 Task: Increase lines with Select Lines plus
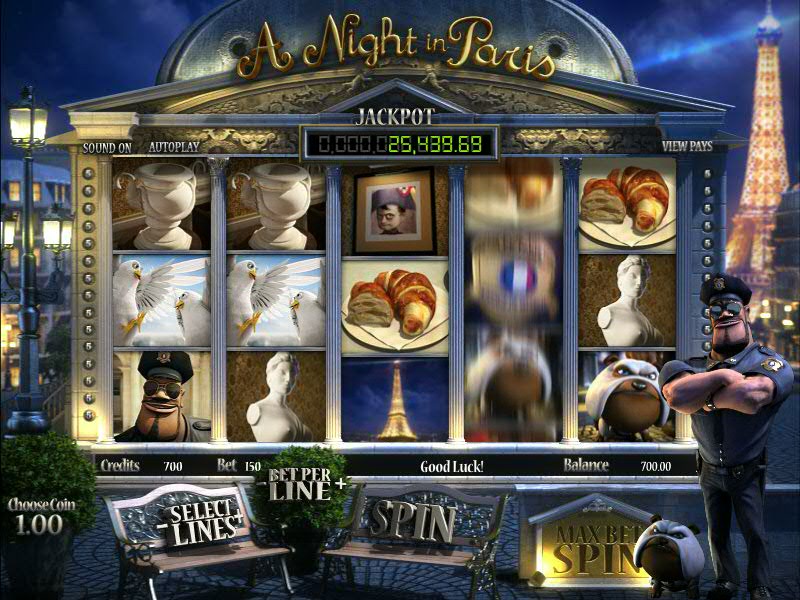pyautogui.click(x=240, y=517)
